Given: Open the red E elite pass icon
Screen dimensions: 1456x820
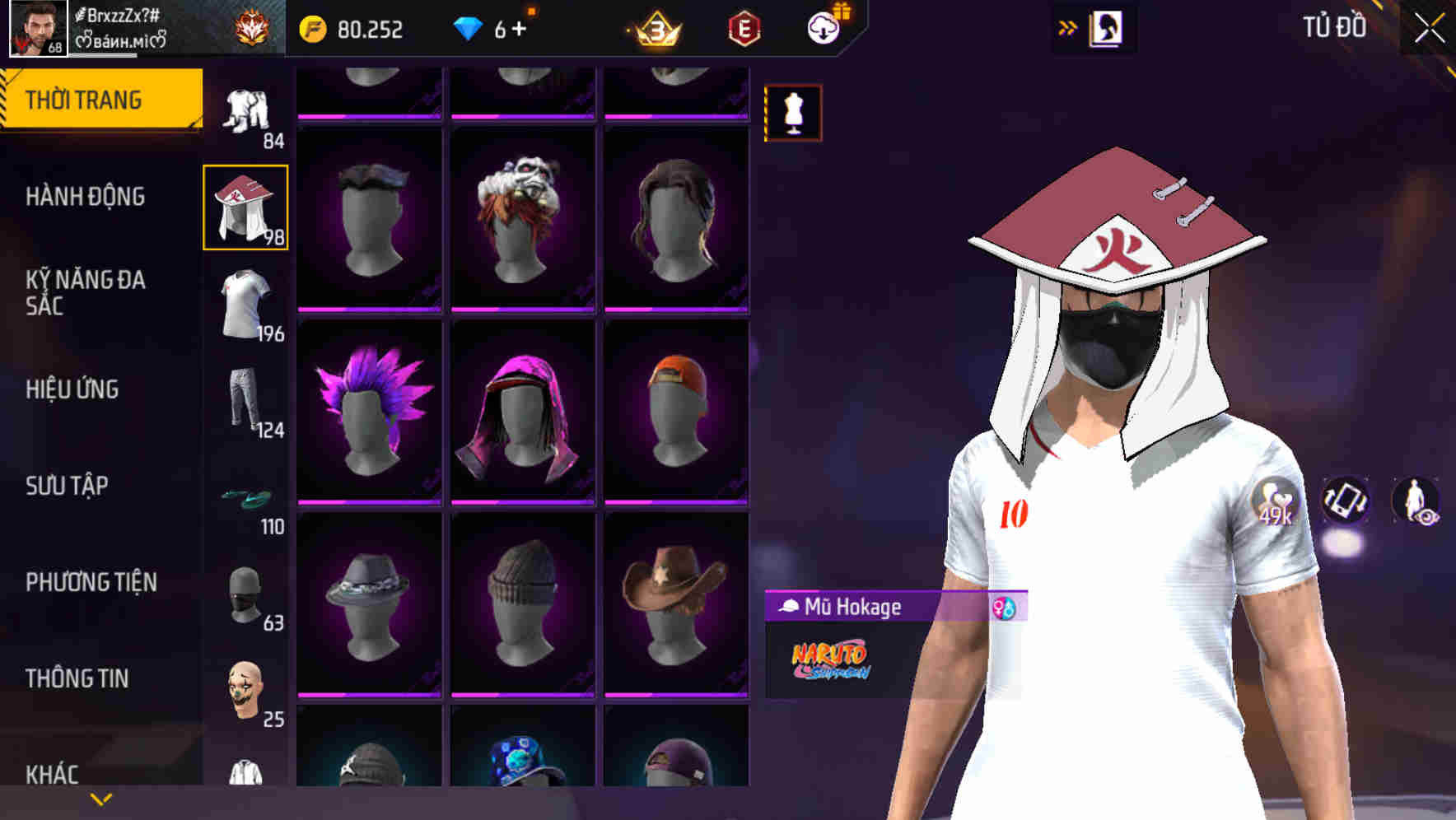Looking at the screenshot, I should 744,27.
